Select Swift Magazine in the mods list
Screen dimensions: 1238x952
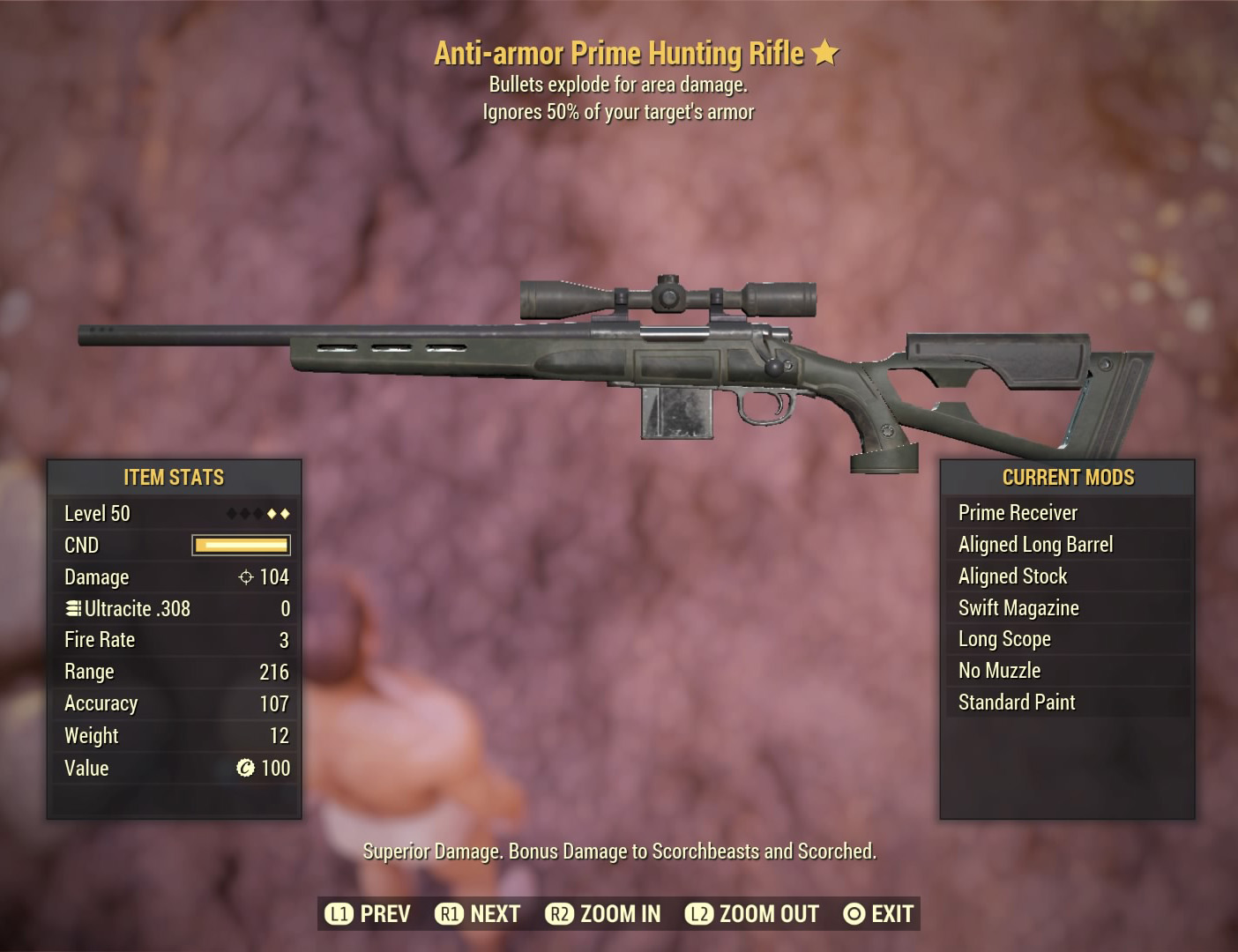pyautogui.click(x=1018, y=607)
